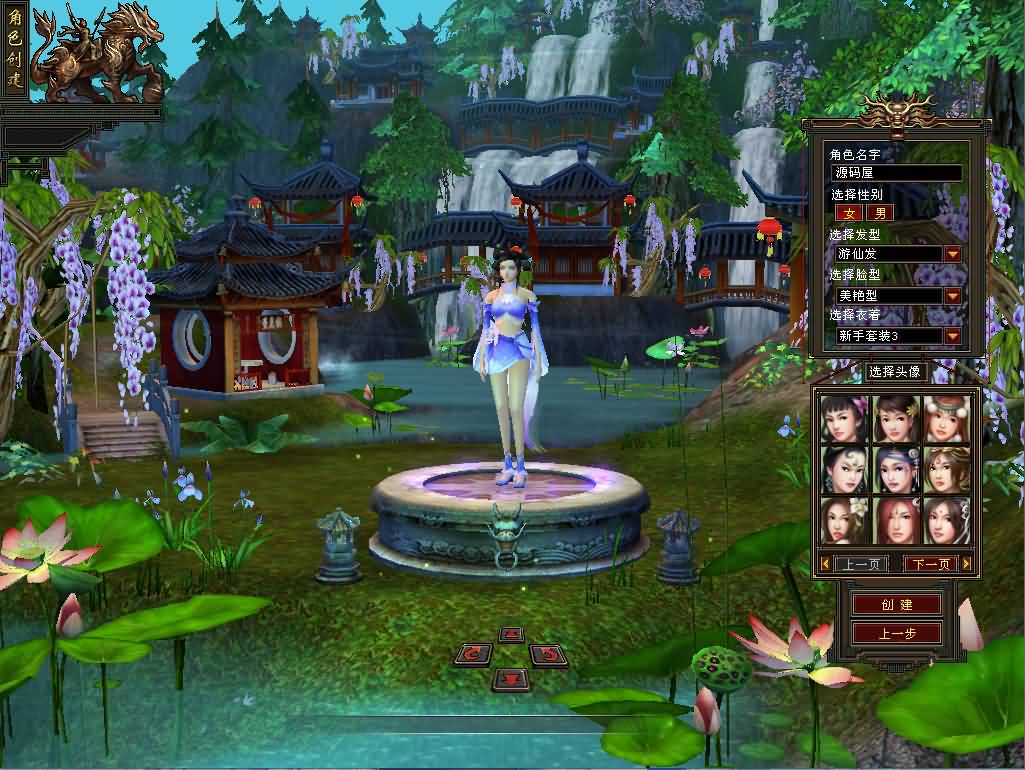Select the bottom-middle red-haired portrait
Viewport: 1025px width, 770px height.
[x=895, y=520]
